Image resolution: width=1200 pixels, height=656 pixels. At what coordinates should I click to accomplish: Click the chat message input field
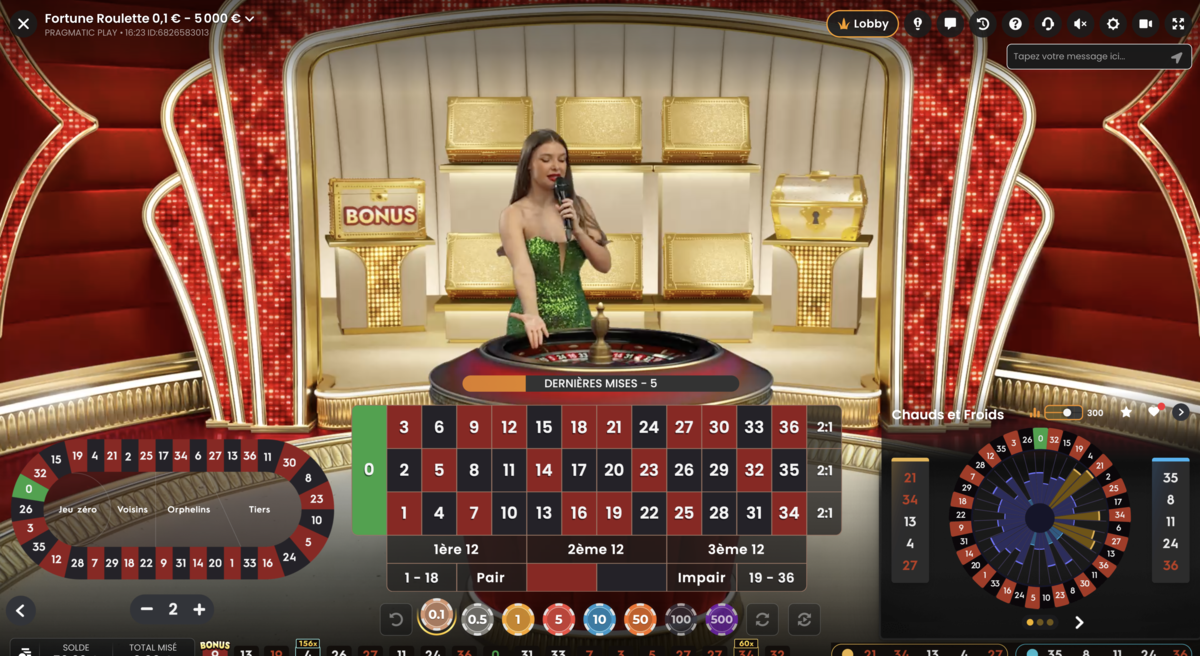tap(1089, 57)
